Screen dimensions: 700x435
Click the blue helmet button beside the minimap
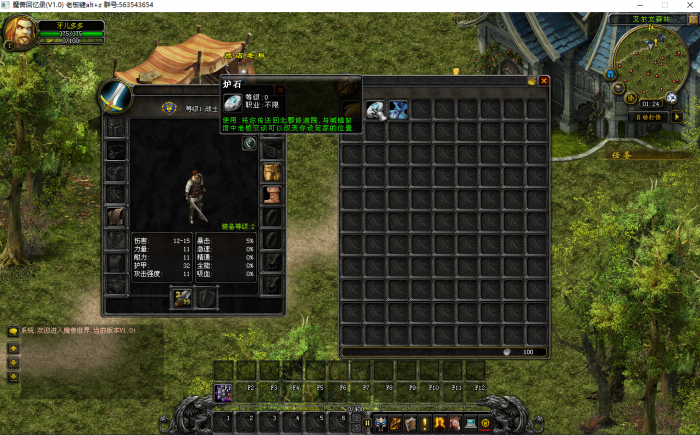[609, 73]
